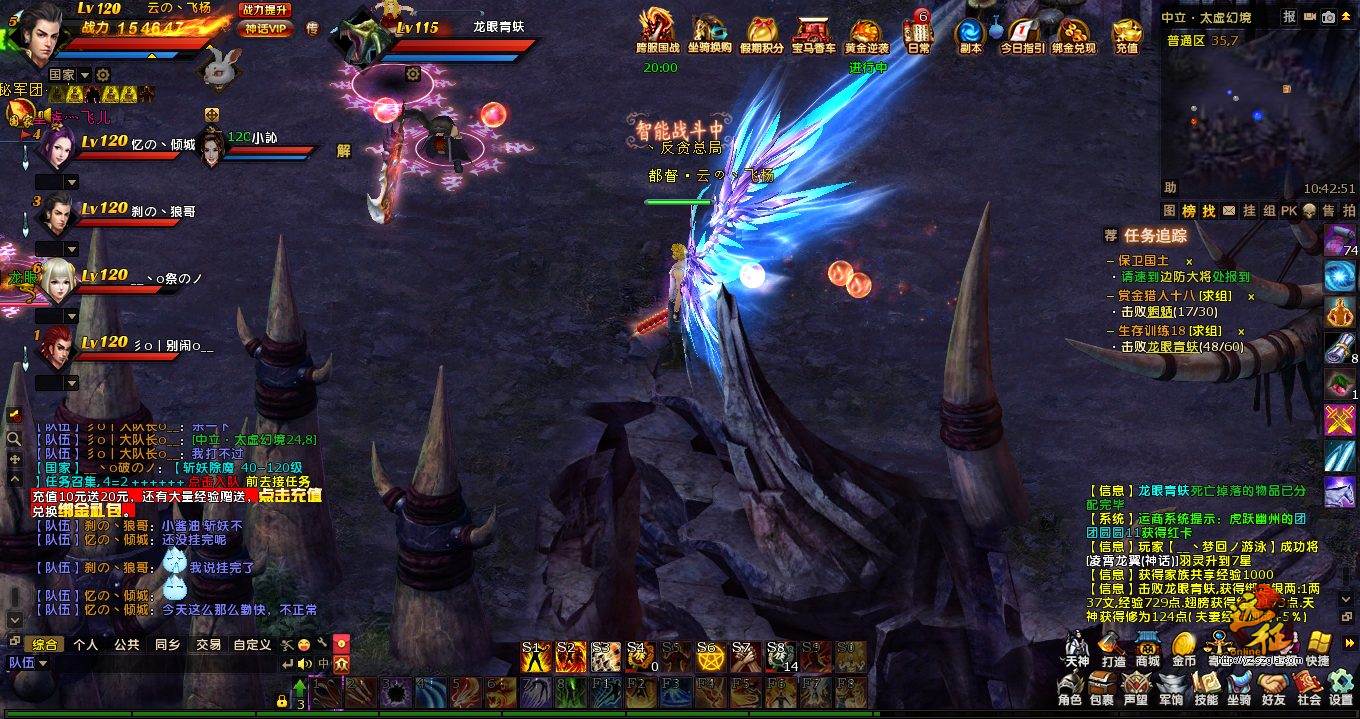
Task: Open the 角色 character panel
Action: [1071, 687]
